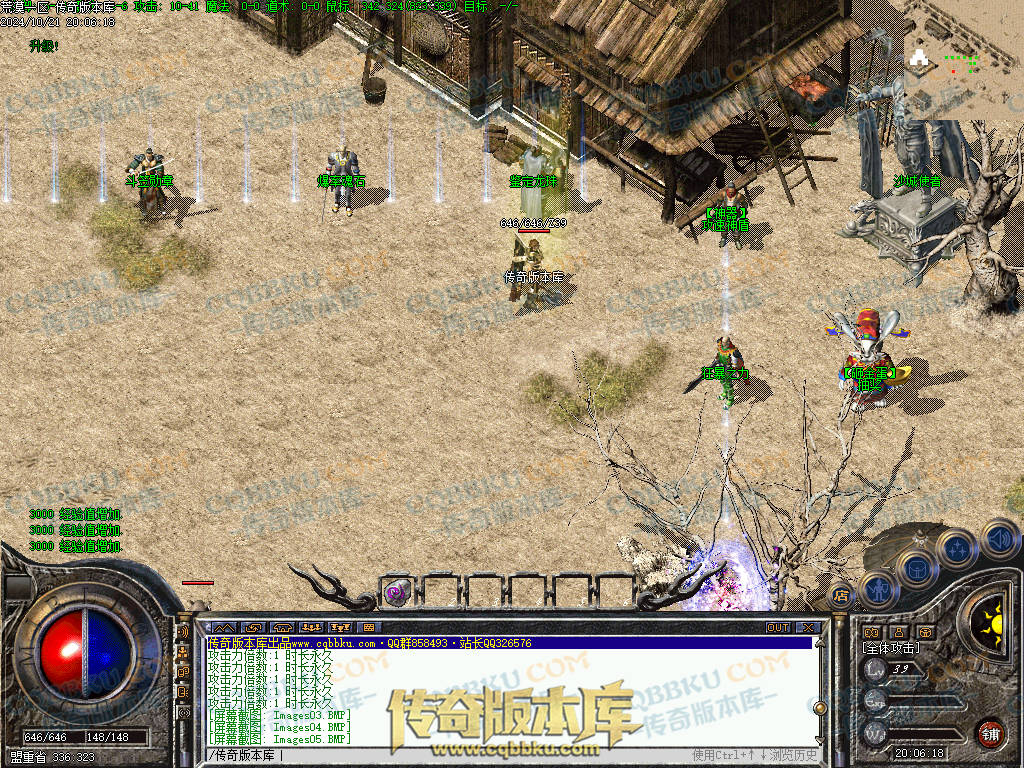Click the chat scrollbar knob
Screen dimensions: 1024x768
point(820,707)
